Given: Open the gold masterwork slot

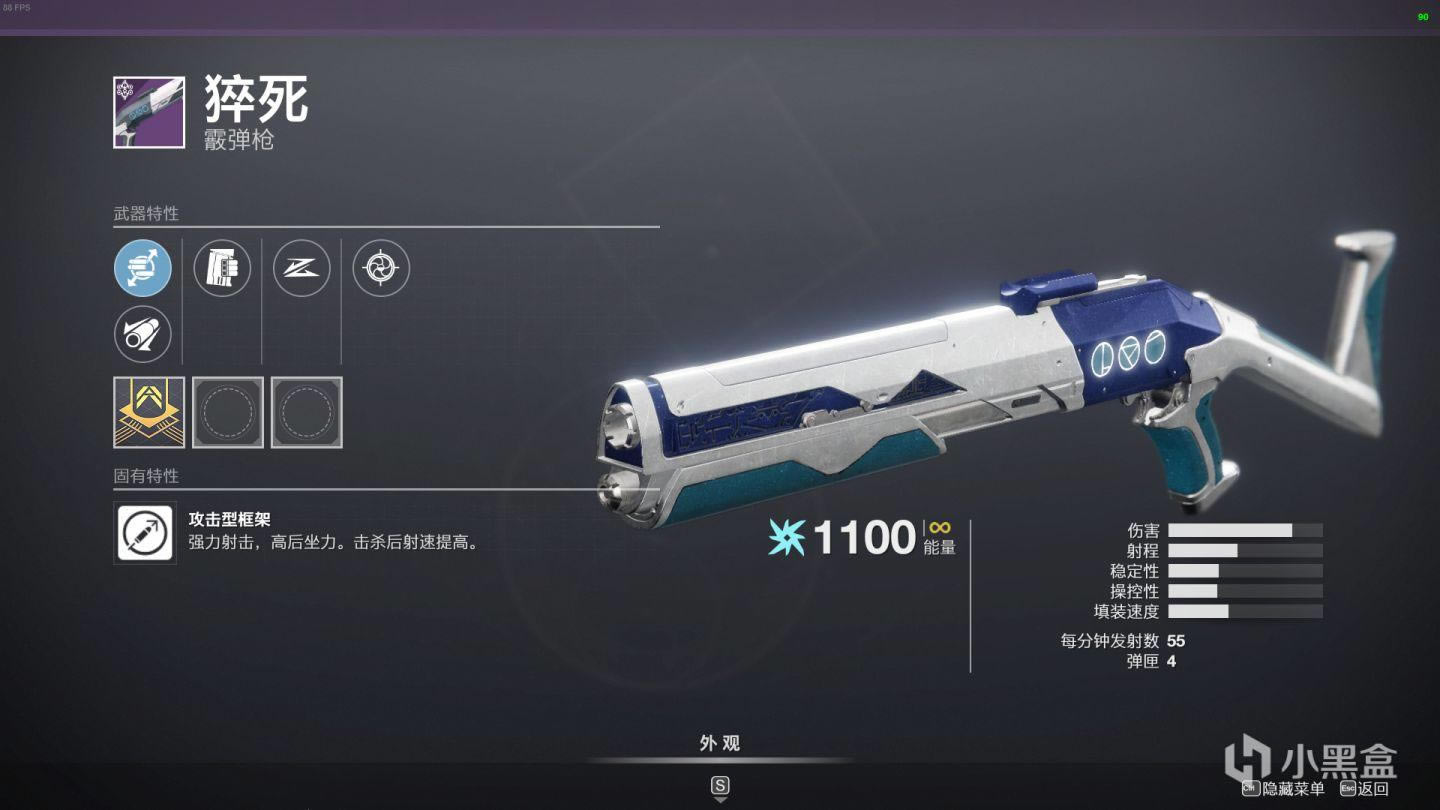Looking at the screenshot, I should coord(149,412).
